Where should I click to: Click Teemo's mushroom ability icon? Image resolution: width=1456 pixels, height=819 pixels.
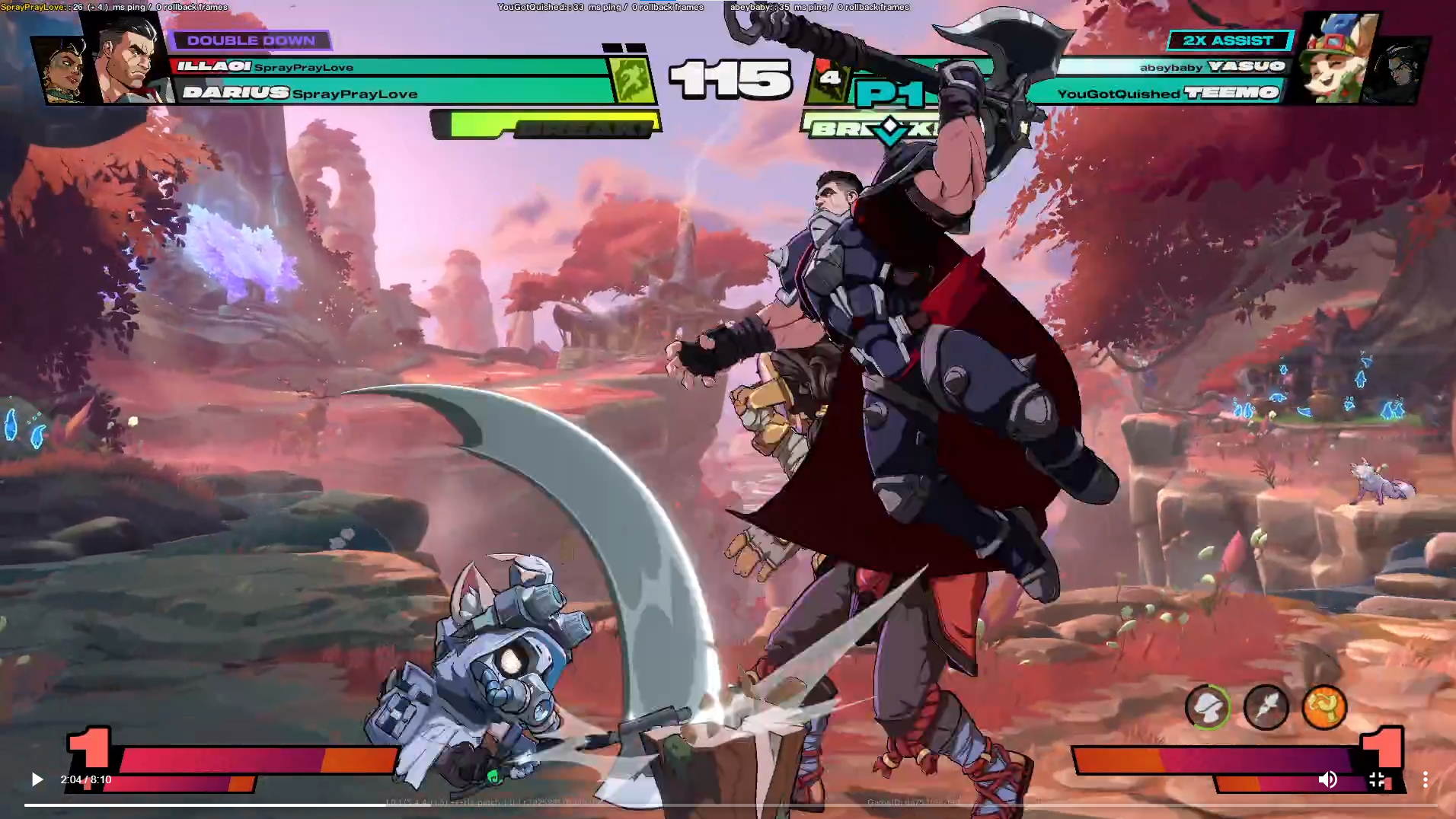(x=1208, y=707)
